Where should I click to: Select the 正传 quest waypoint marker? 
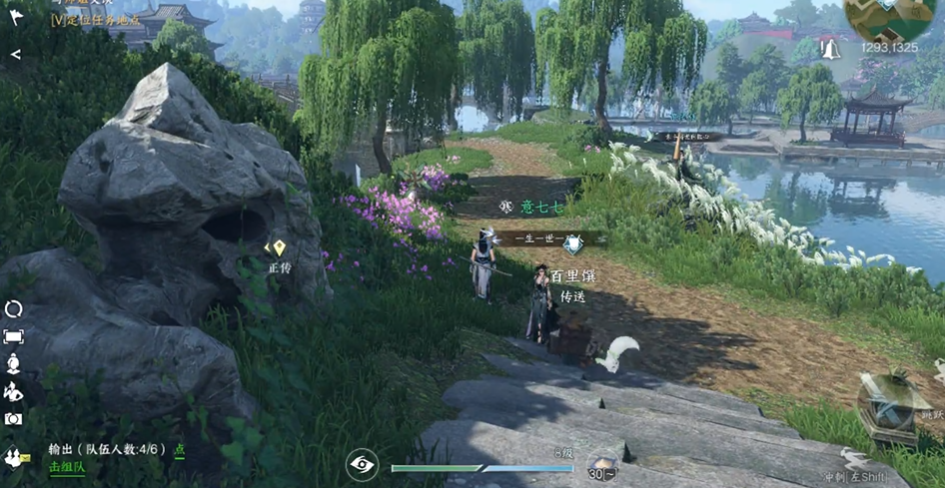click(x=279, y=248)
